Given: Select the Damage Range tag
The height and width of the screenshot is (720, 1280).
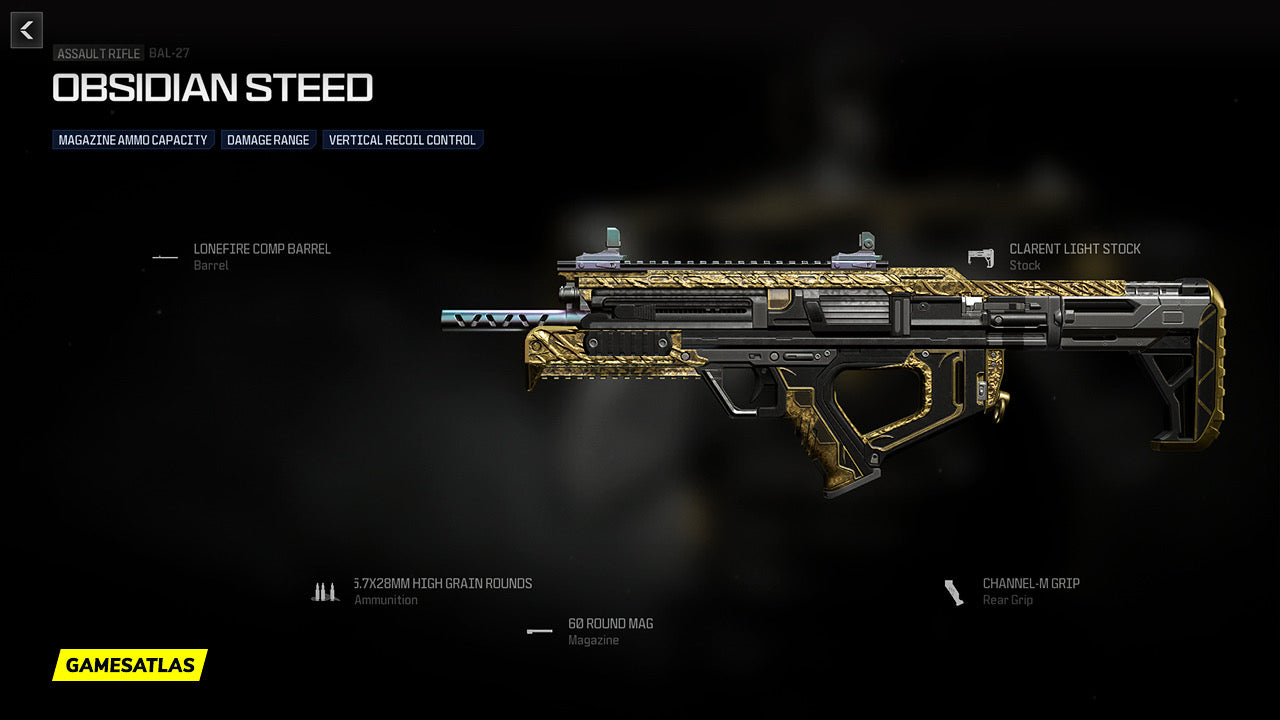Looking at the screenshot, I should (268, 140).
